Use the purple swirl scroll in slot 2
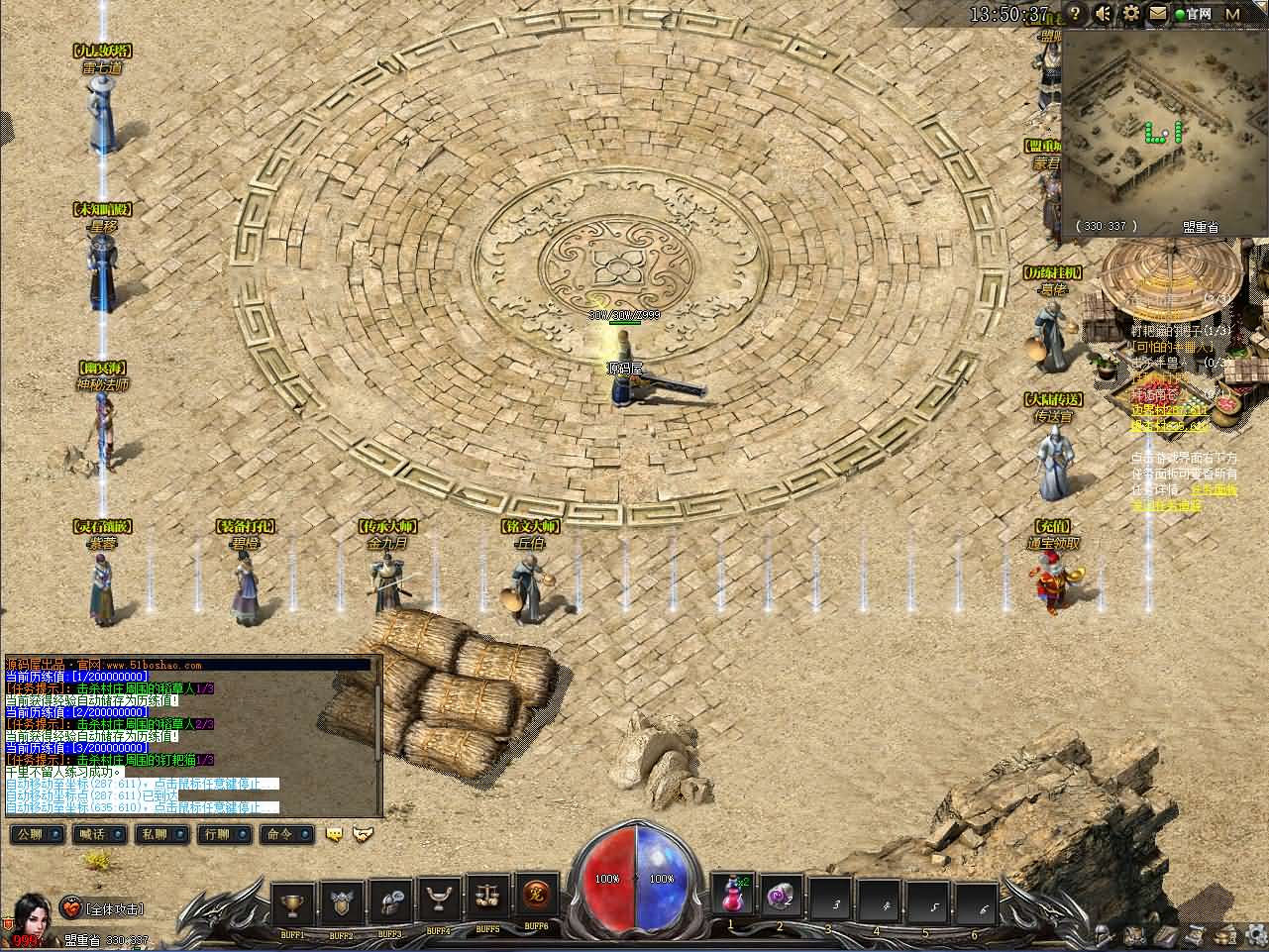Viewport: 1269px width, 952px height. (781, 898)
